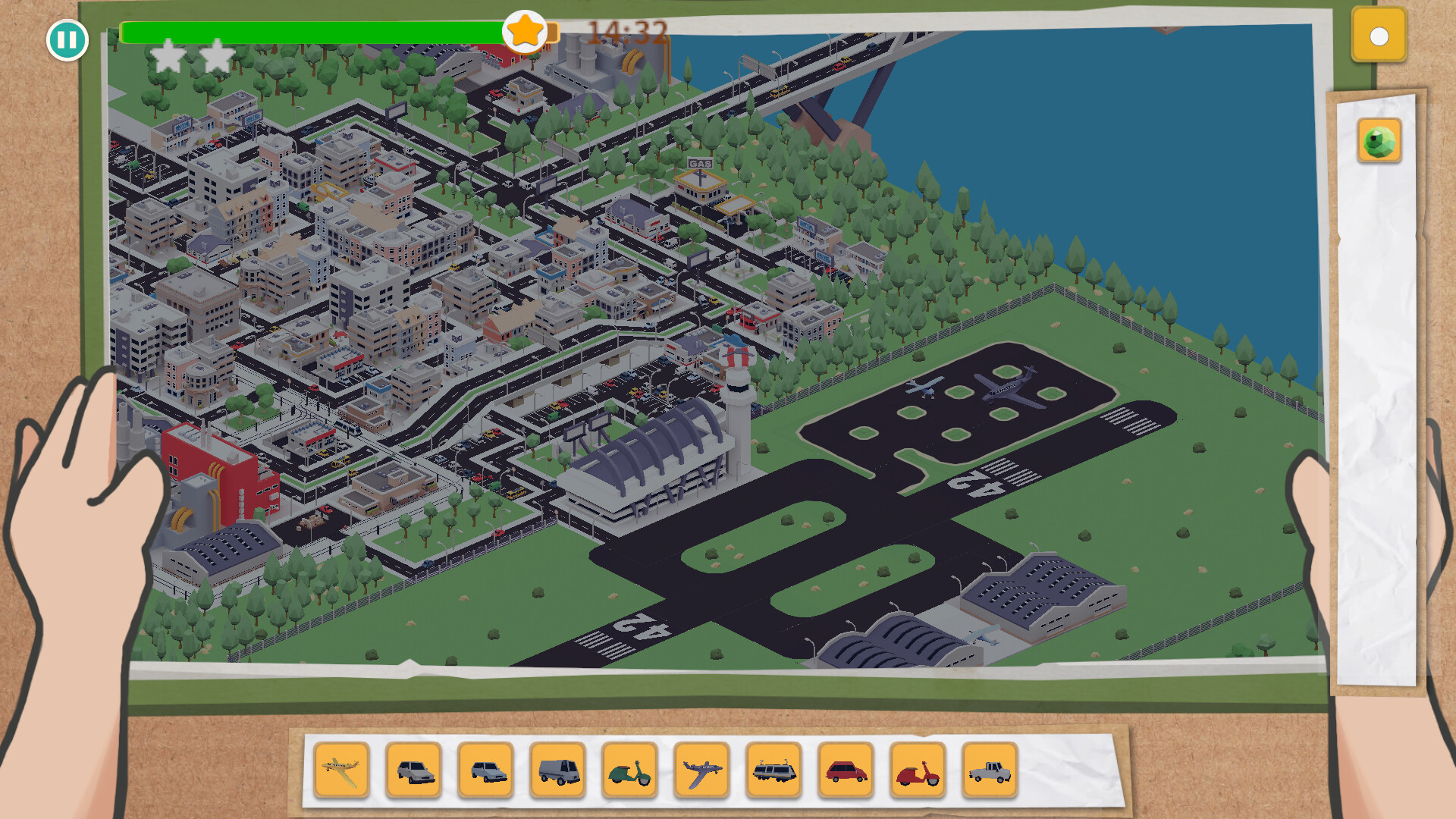
Task: Select the gray delivery van icon
Action: tap(557, 770)
